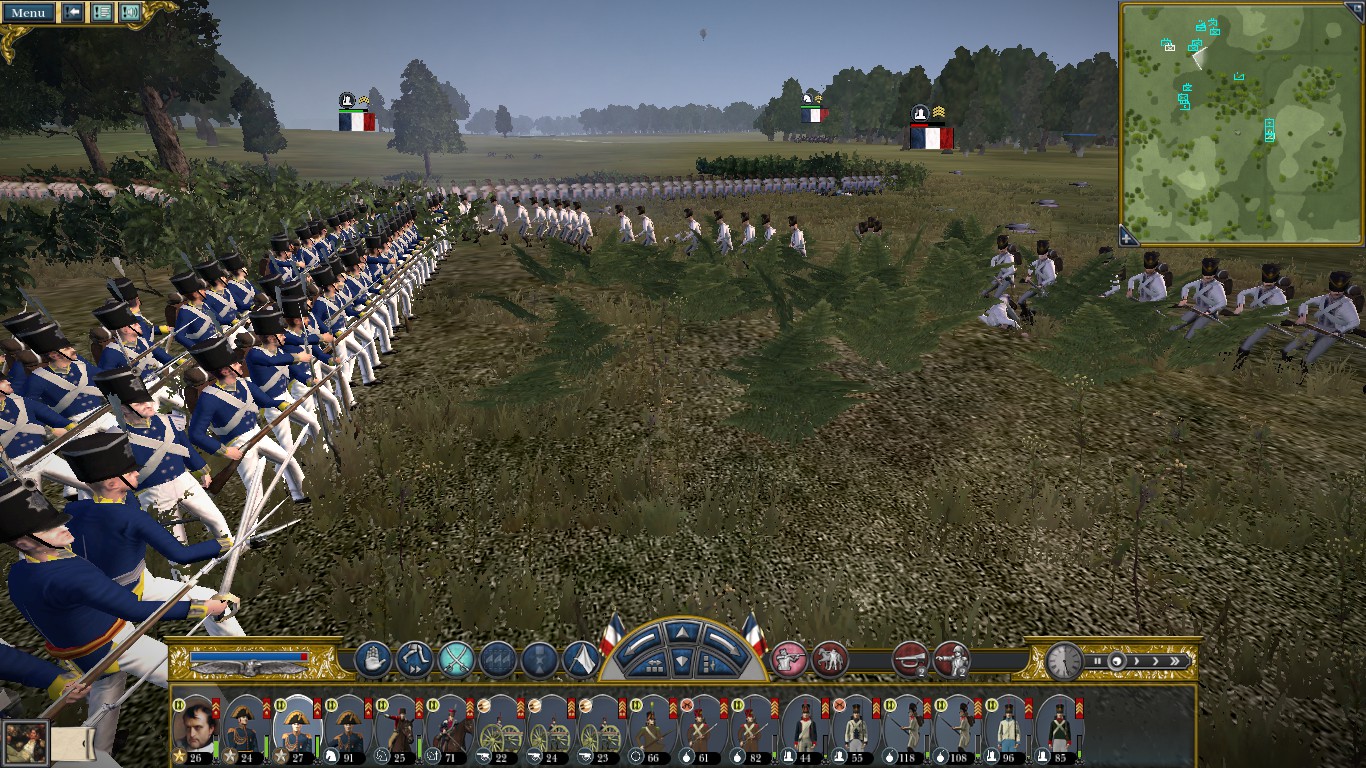The height and width of the screenshot is (768, 1366).
Task: Toggle melee mode crossed swords icon
Action: [x=456, y=660]
